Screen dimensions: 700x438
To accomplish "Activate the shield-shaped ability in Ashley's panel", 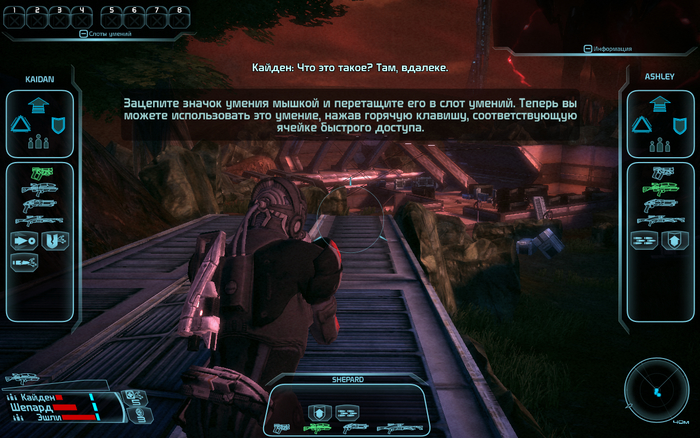I will (676, 240).
